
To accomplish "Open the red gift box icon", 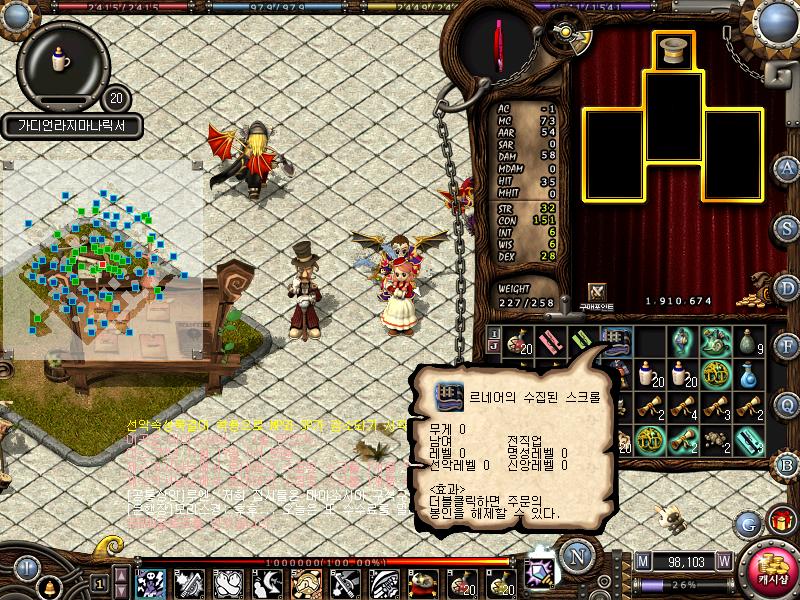I will pos(780,522).
